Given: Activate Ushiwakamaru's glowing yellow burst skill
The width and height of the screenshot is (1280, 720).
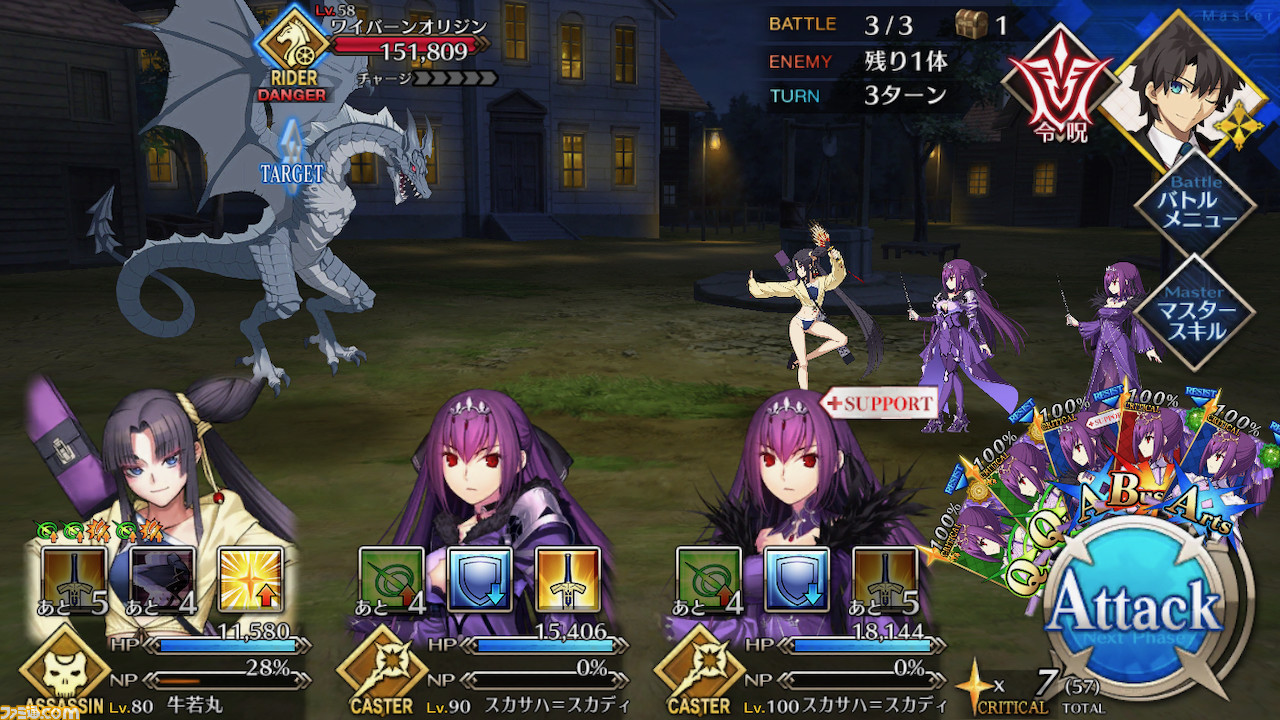Looking at the screenshot, I should (x=250, y=580).
